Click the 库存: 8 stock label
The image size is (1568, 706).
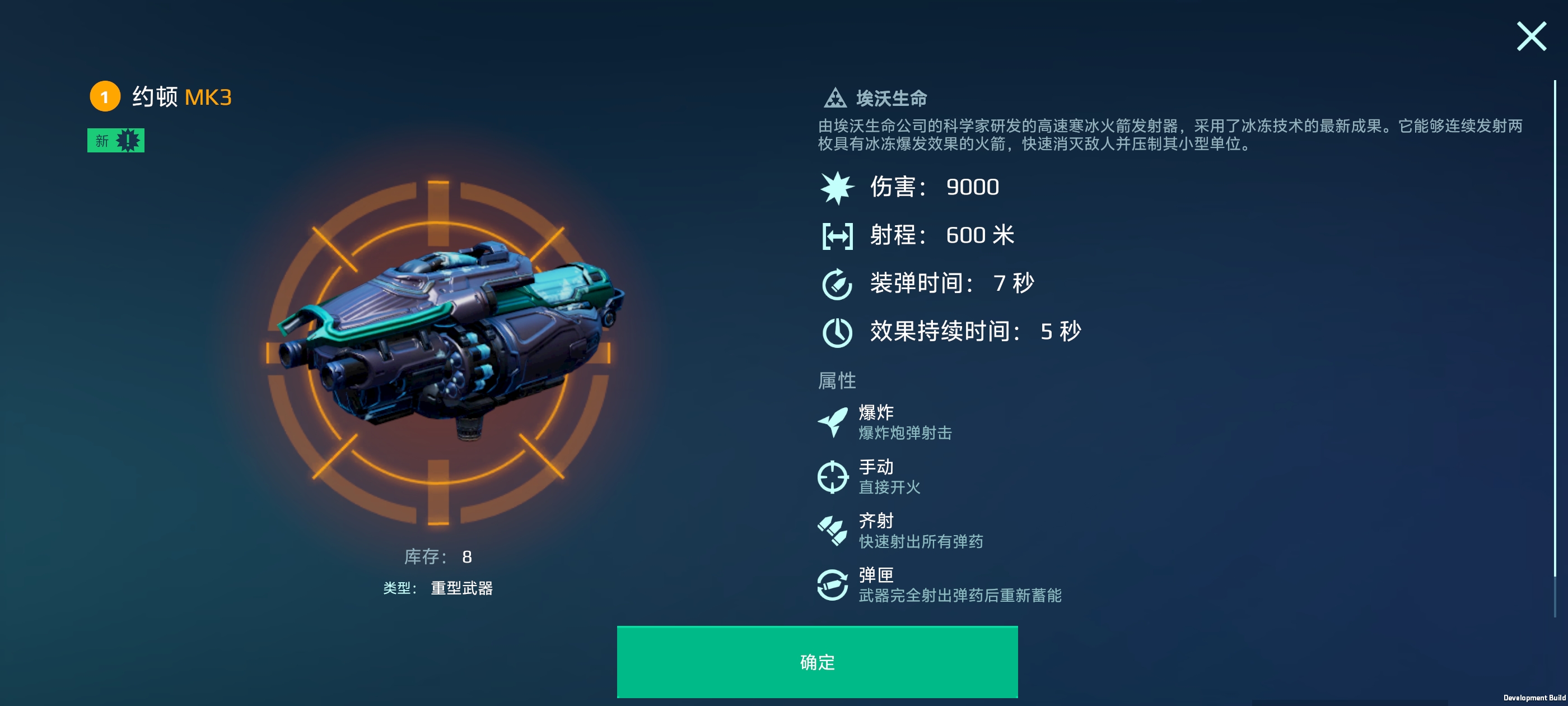[438, 556]
